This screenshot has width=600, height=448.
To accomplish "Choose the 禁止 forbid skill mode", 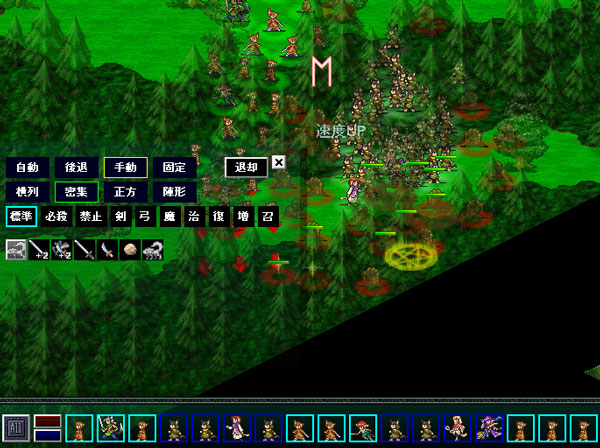I will click(91, 216).
